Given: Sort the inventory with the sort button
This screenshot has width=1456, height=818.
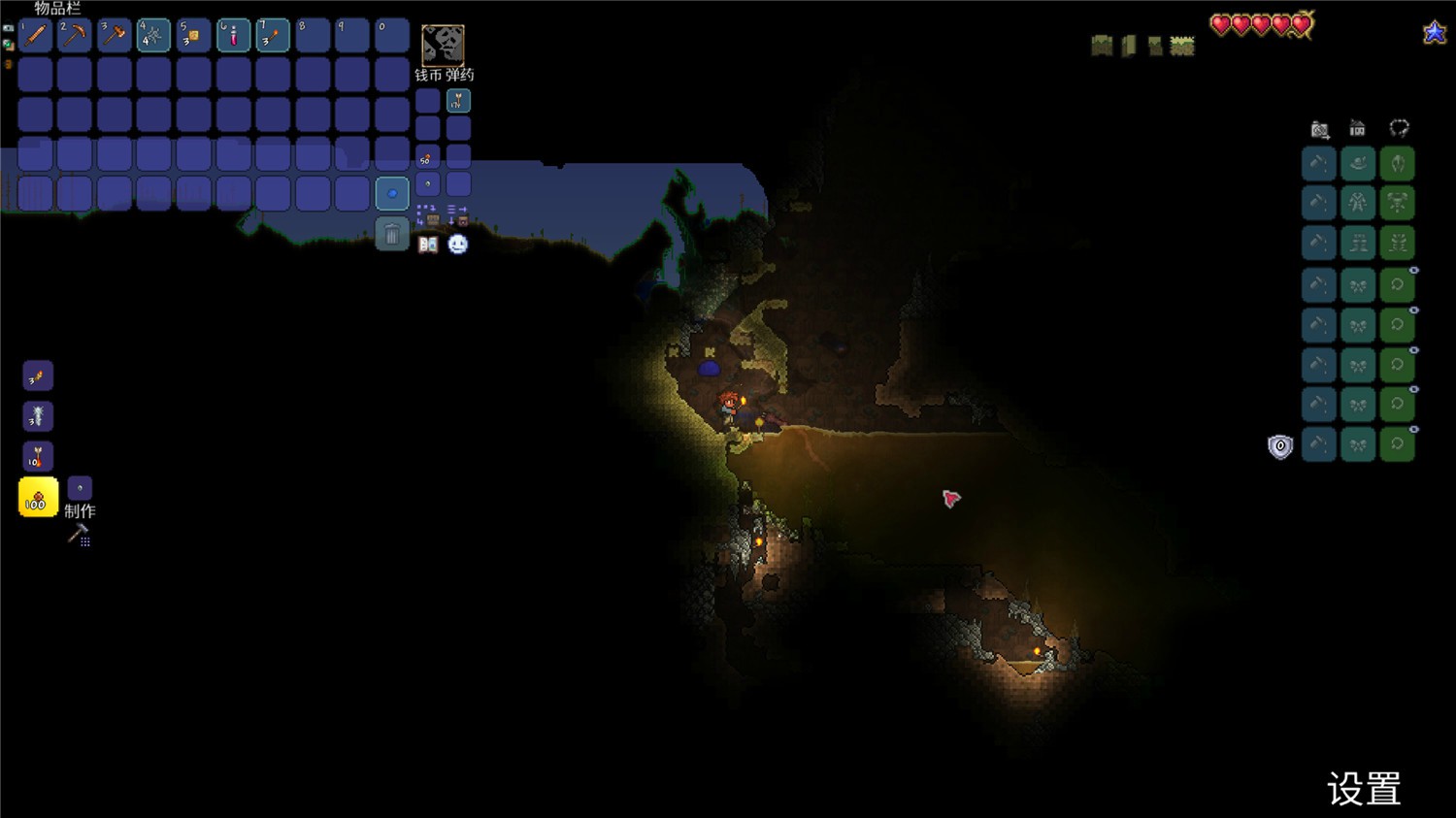Looking at the screenshot, I should tap(457, 214).
